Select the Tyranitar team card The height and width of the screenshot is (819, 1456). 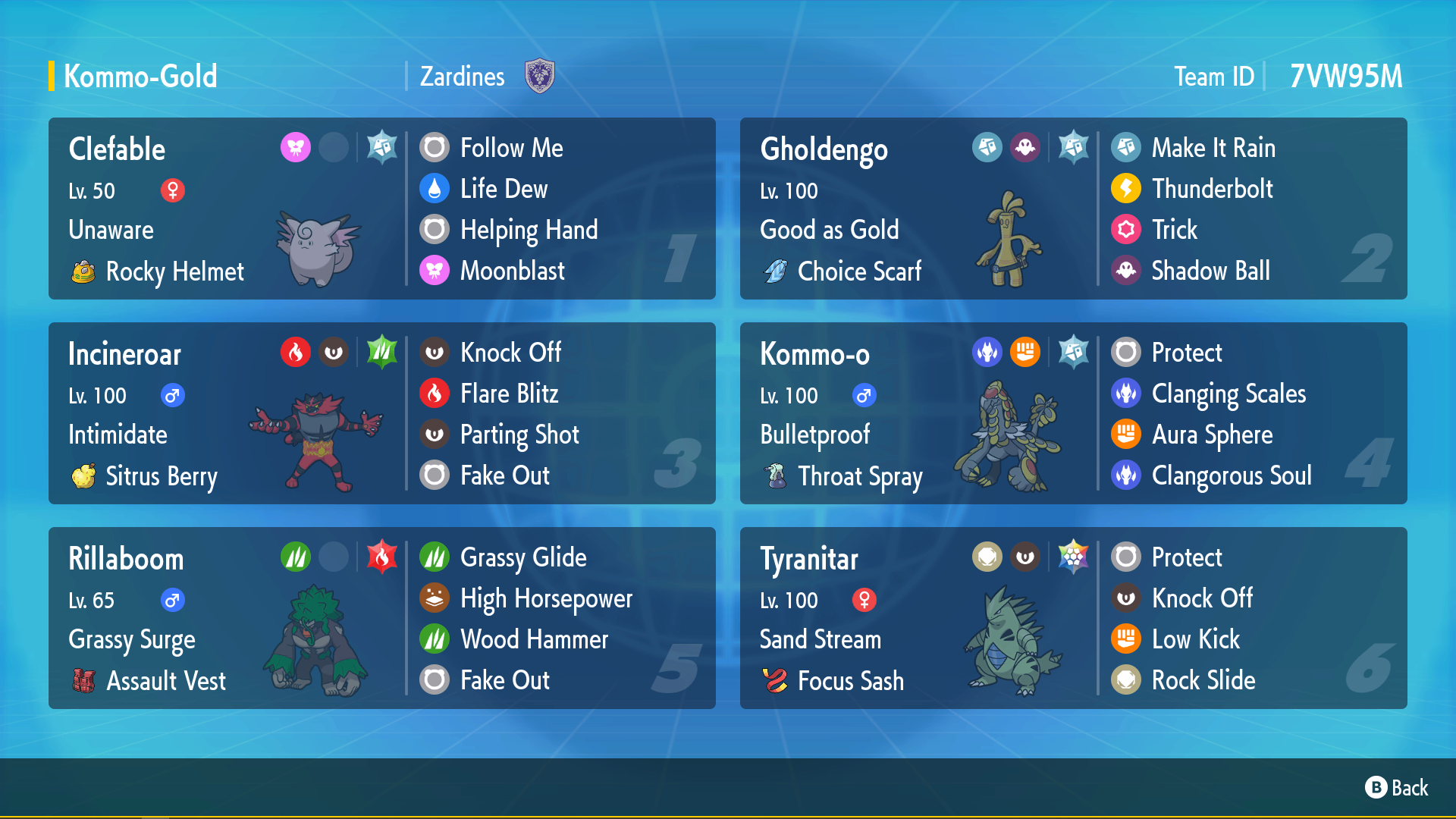coord(1073,618)
